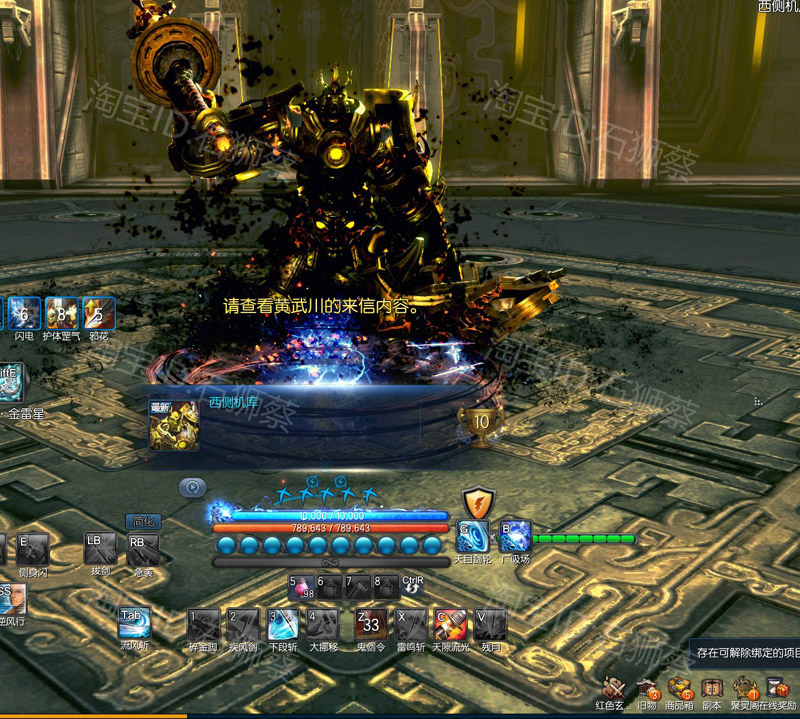Activate the 碎金脚 skill

(204, 624)
